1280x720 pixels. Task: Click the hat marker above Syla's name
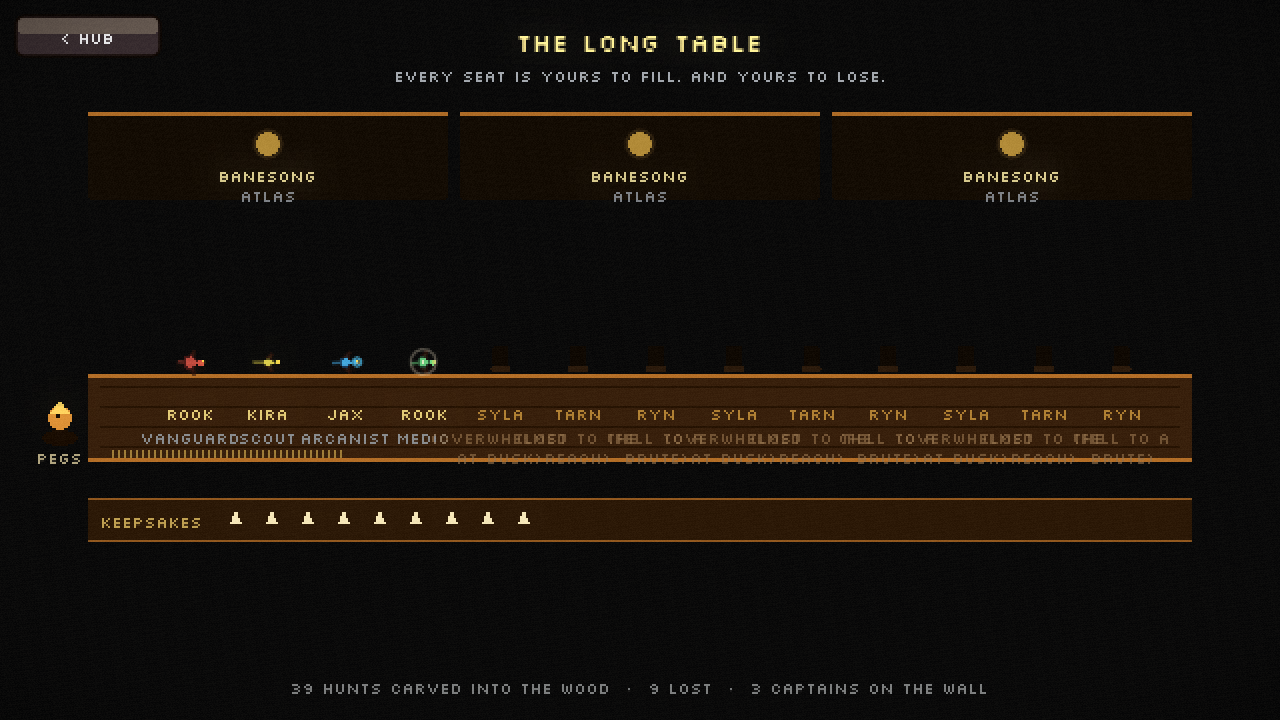501,358
